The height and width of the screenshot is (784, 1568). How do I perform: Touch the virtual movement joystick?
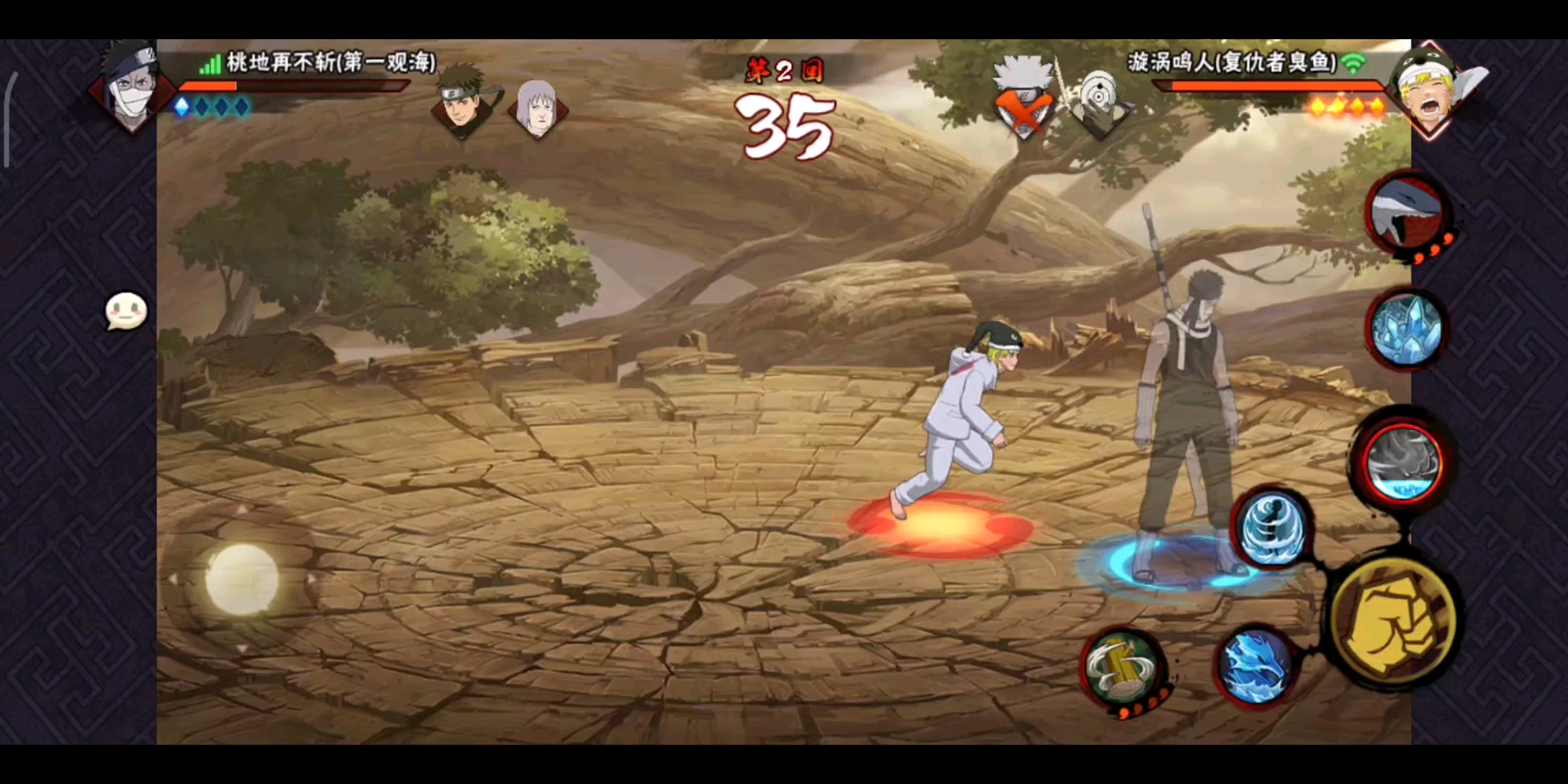(242, 579)
